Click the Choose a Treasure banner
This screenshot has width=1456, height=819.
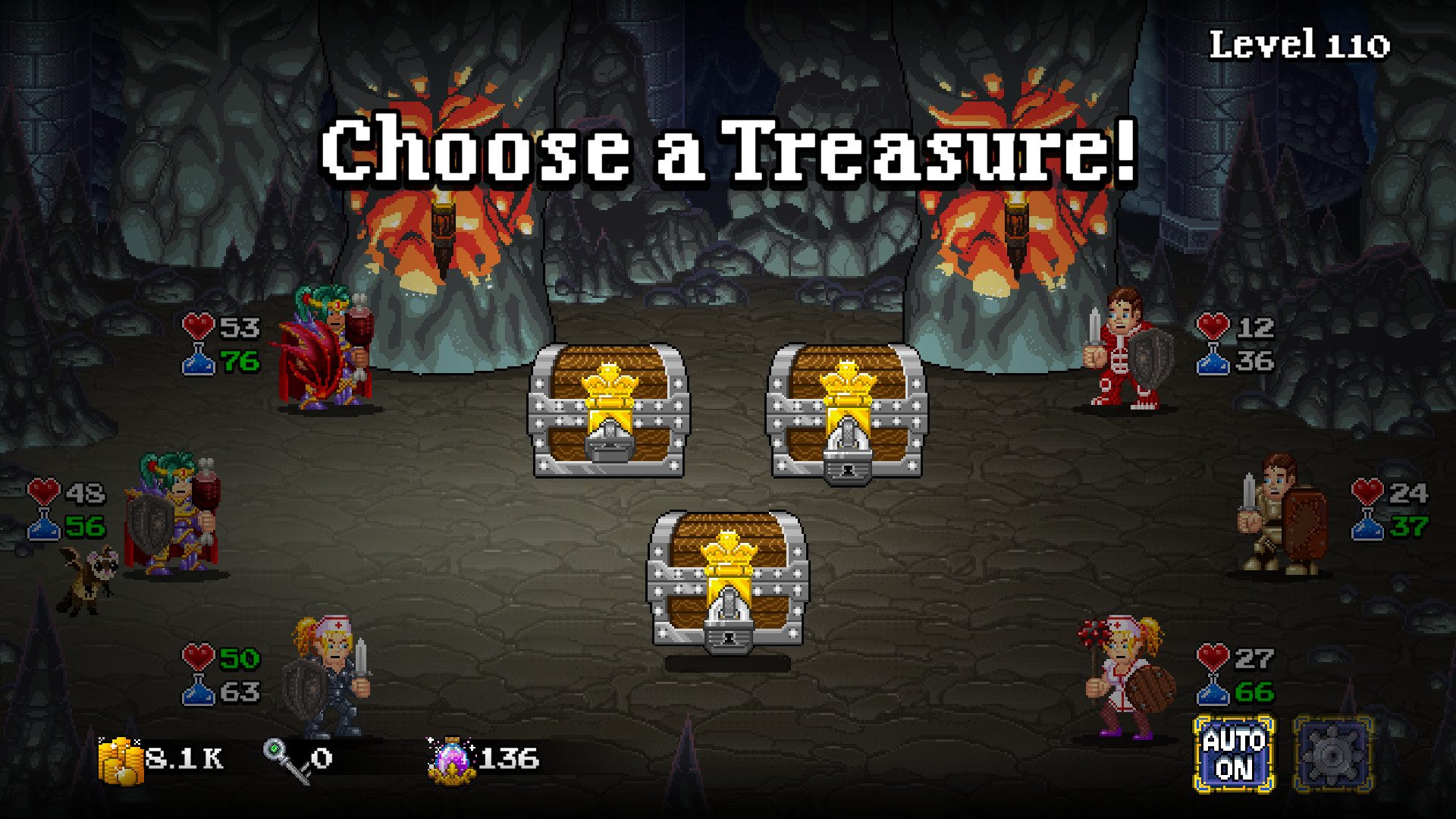point(726,152)
